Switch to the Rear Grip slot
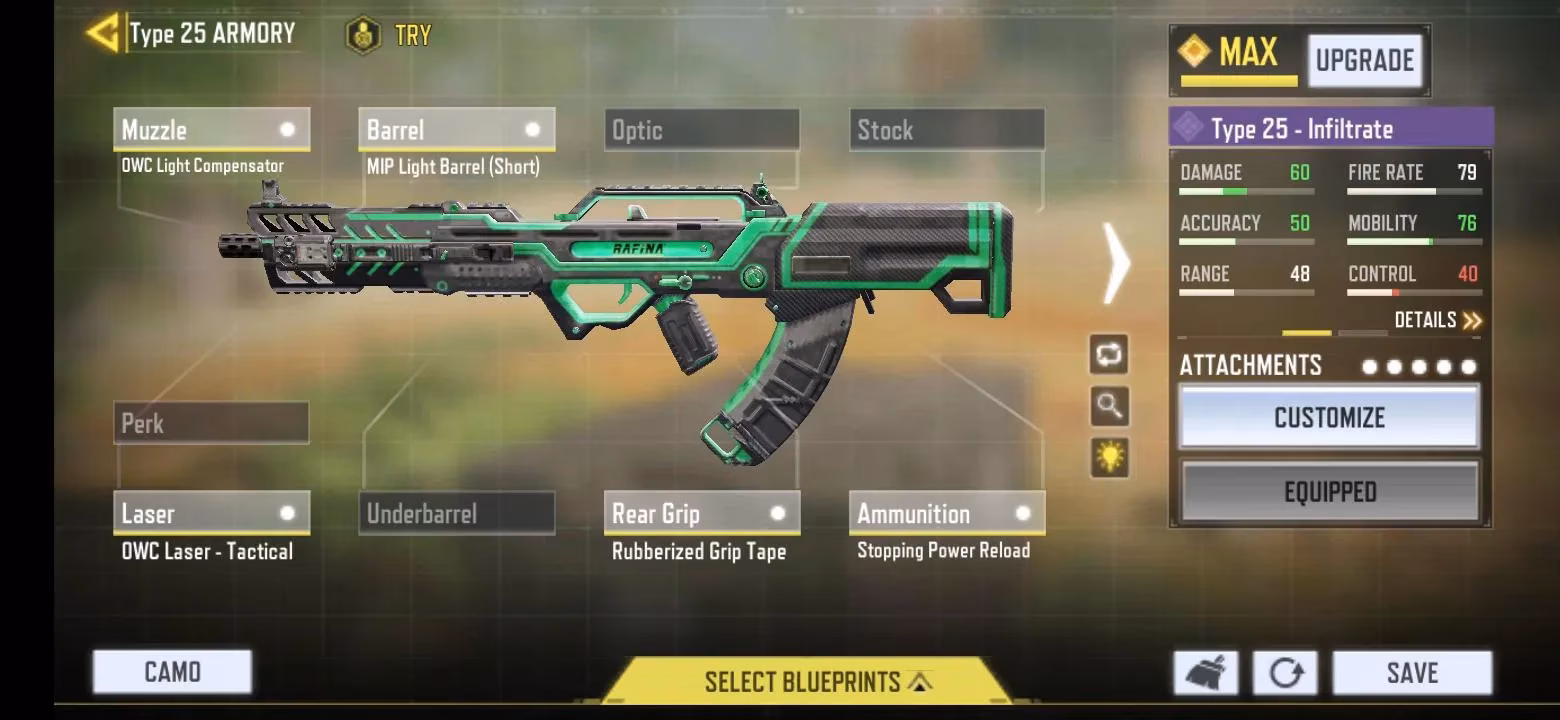This screenshot has width=1560, height=720. 700,513
